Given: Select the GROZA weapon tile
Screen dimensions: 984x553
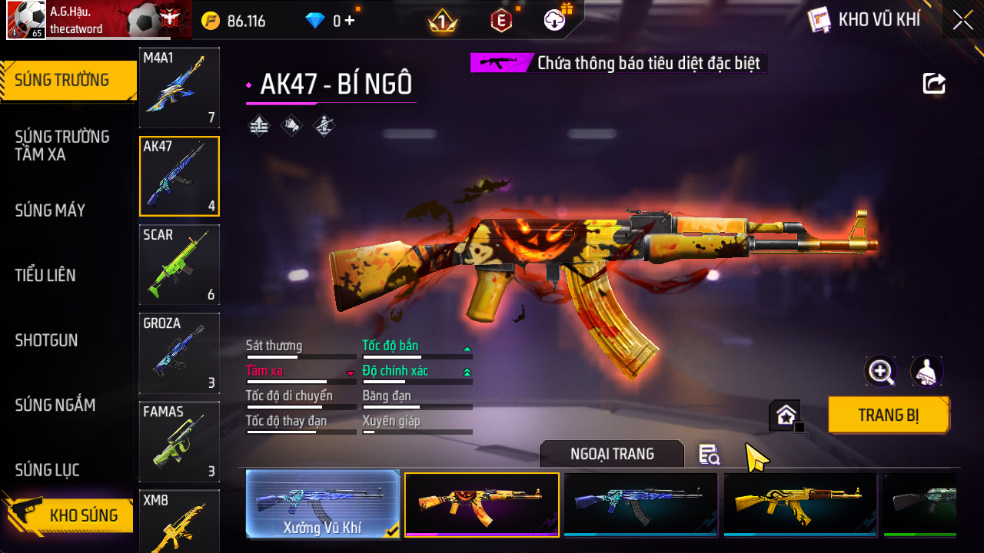Looking at the screenshot, I should click(179, 352).
